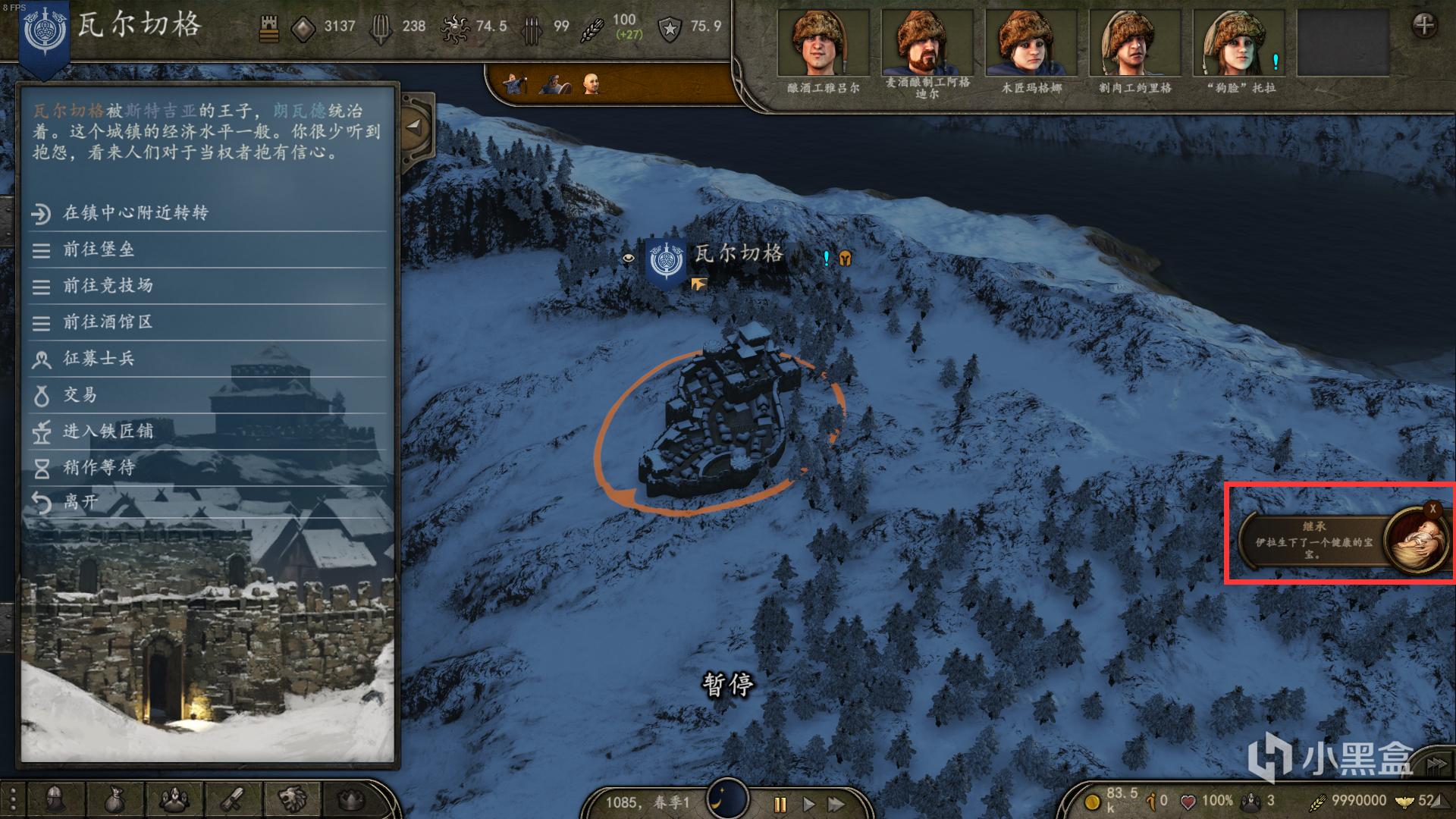Image resolution: width=1456 pixels, height=819 pixels.
Task: Click the 木匠玛格娜 portrait
Action: point(1031,44)
